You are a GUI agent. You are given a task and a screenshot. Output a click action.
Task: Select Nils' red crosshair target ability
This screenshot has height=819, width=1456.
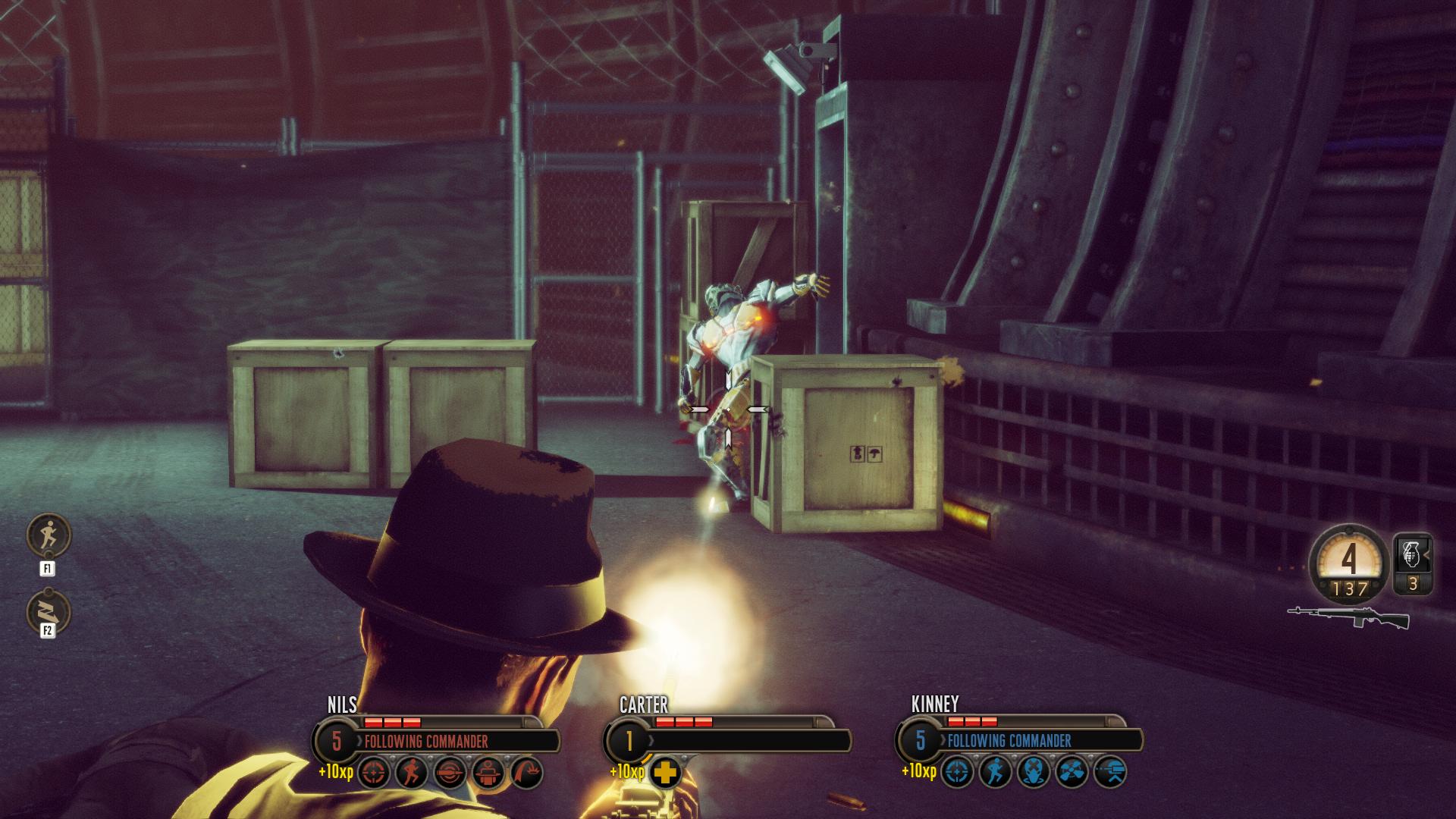coord(374,773)
